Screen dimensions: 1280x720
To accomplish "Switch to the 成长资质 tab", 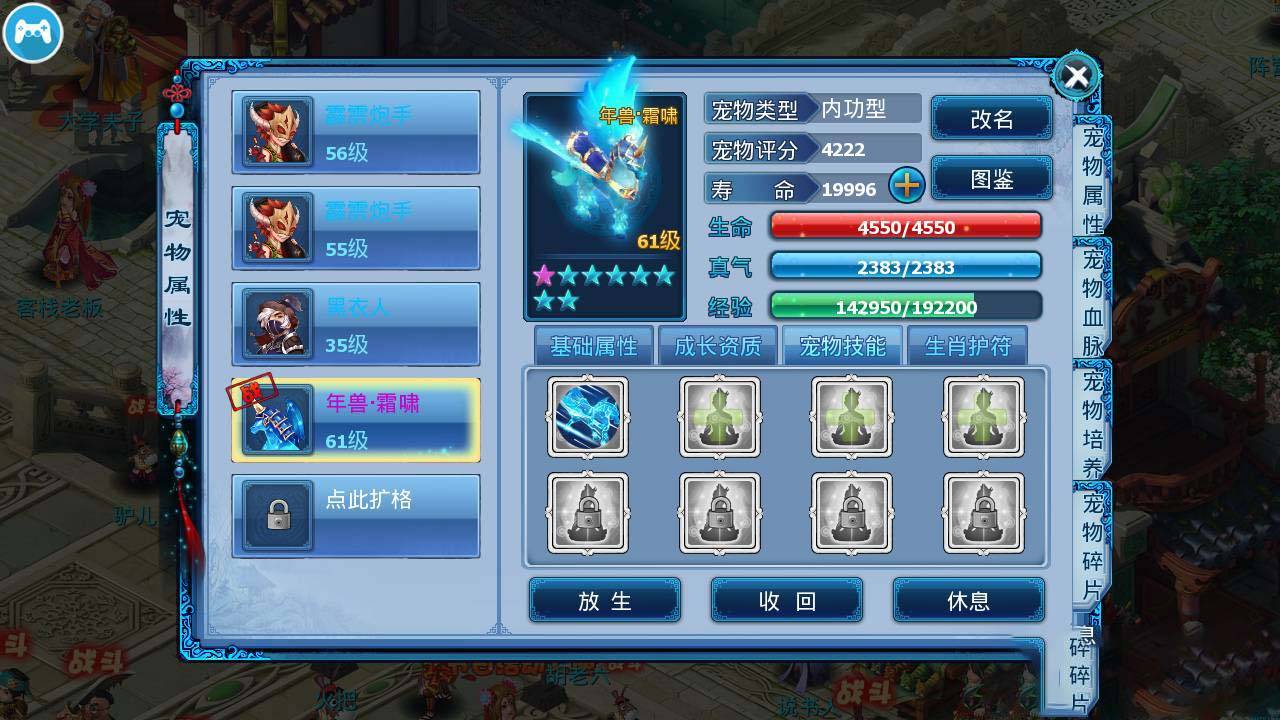I will click(718, 345).
